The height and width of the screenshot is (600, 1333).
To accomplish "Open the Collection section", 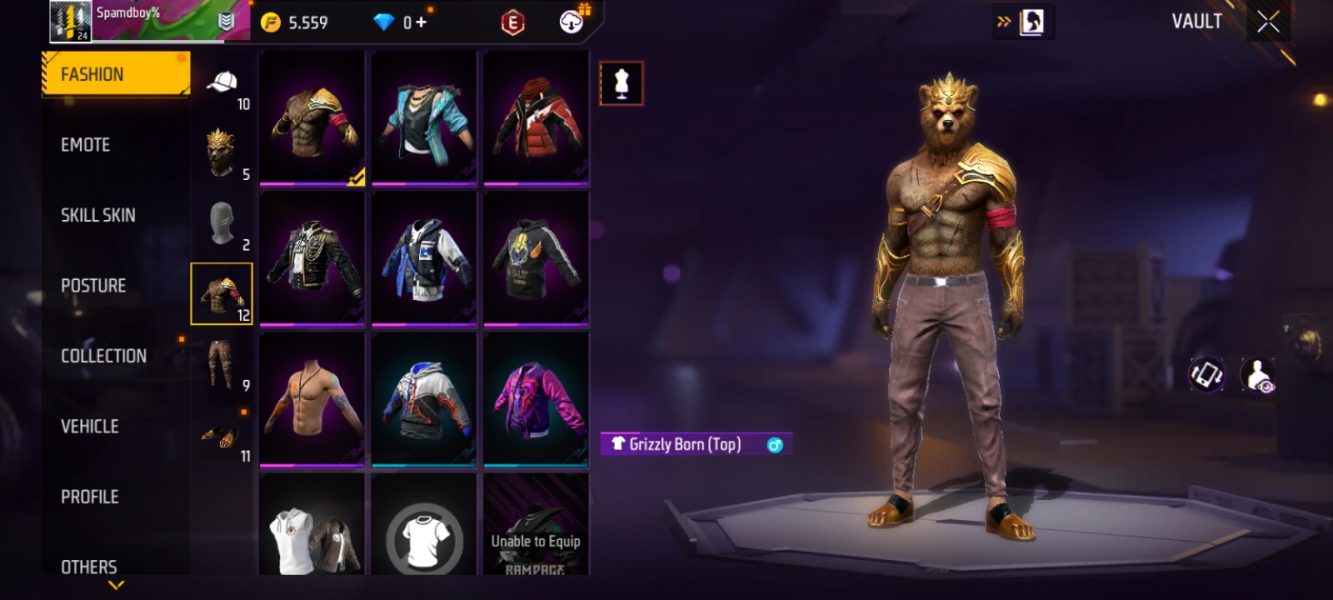I will click(x=103, y=356).
